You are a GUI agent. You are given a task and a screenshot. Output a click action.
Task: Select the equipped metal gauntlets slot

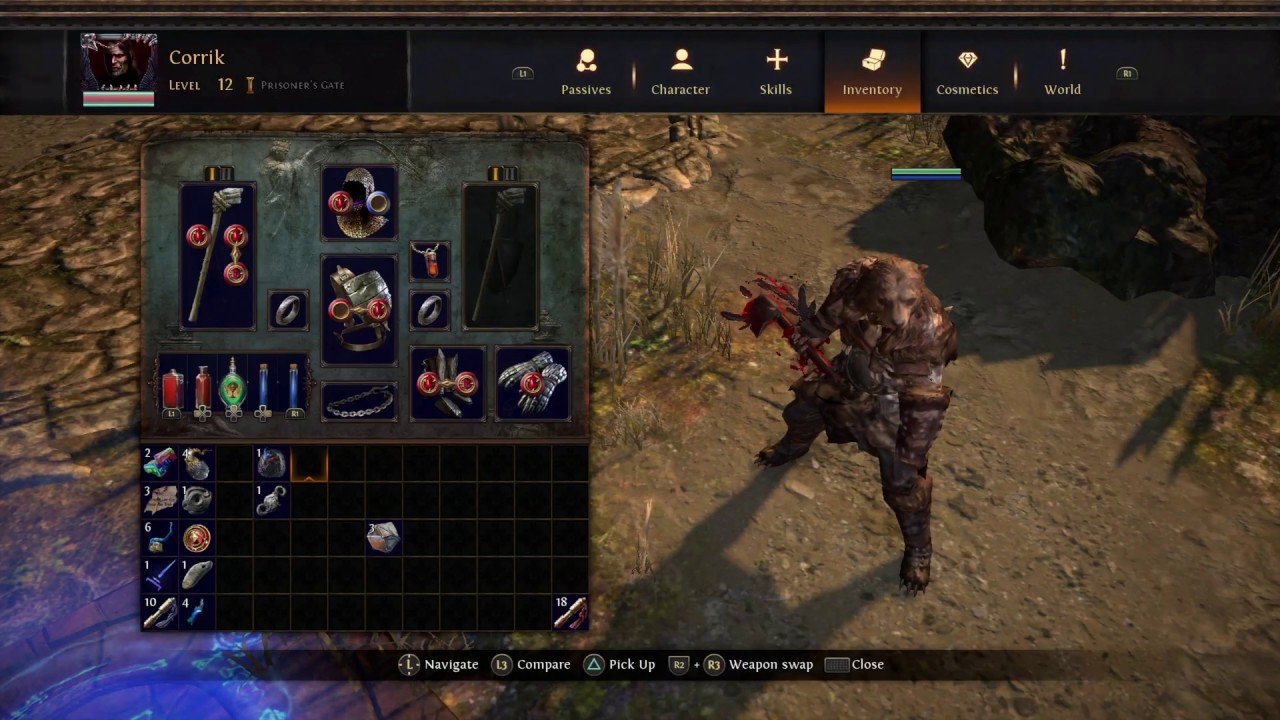pyautogui.click(x=533, y=383)
